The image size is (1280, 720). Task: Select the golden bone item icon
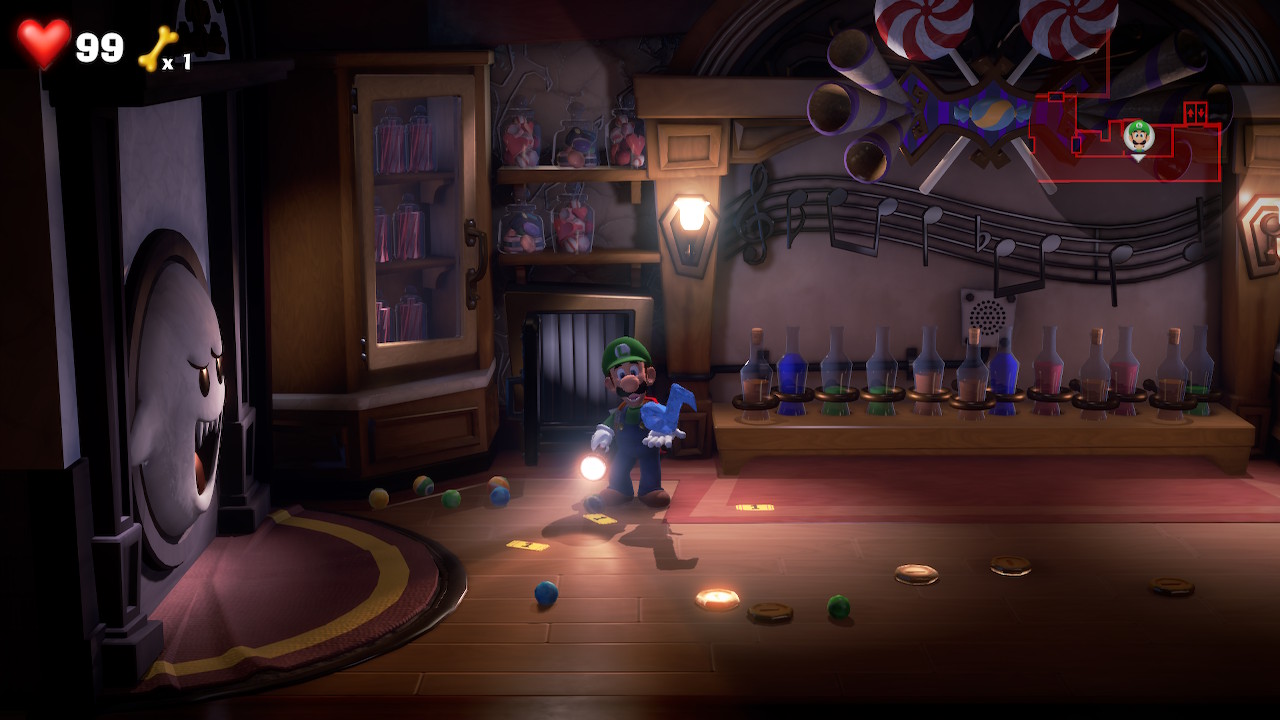157,48
